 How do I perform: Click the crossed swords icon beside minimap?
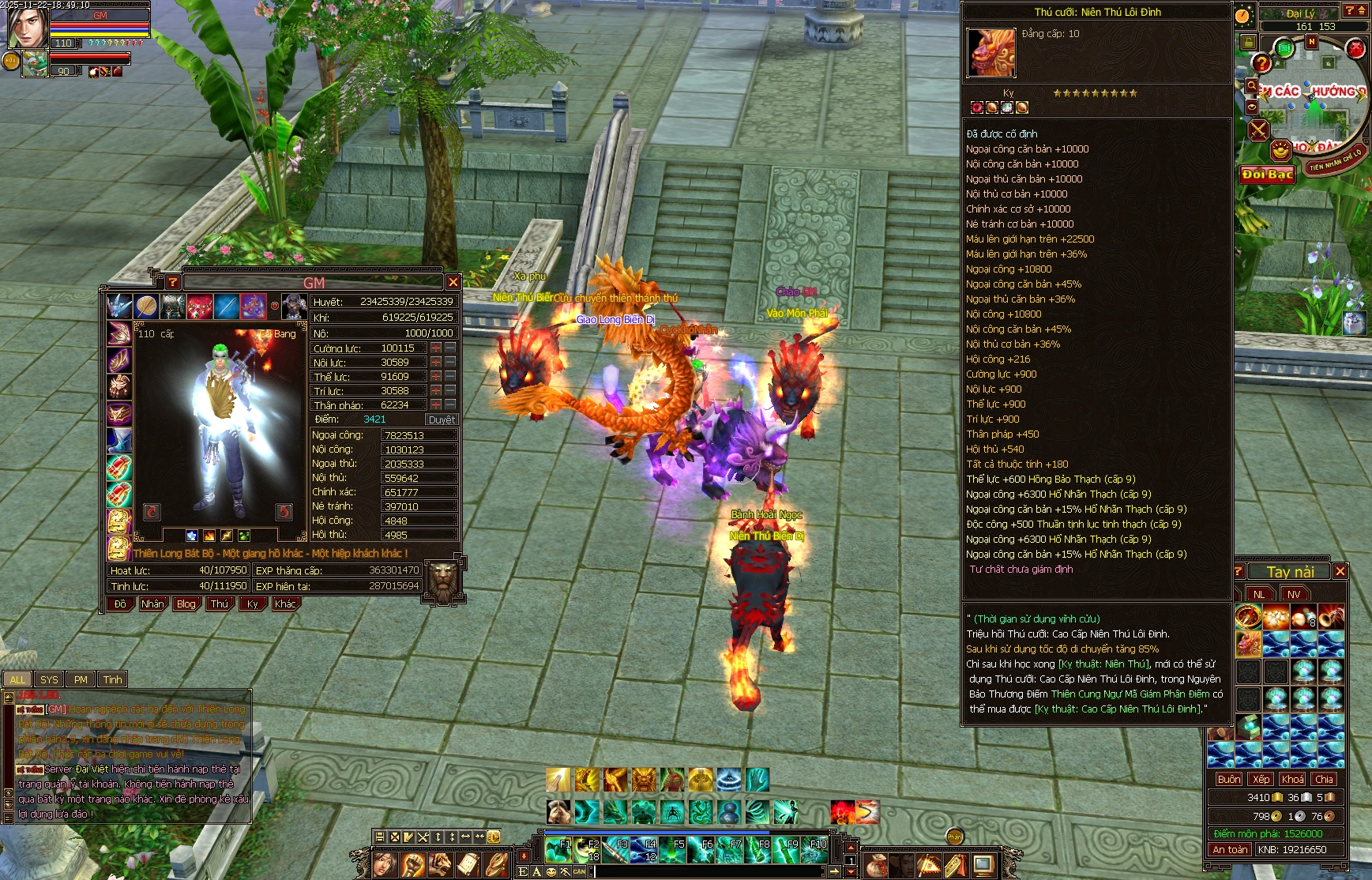pyautogui.click(x=1258, y=130)
